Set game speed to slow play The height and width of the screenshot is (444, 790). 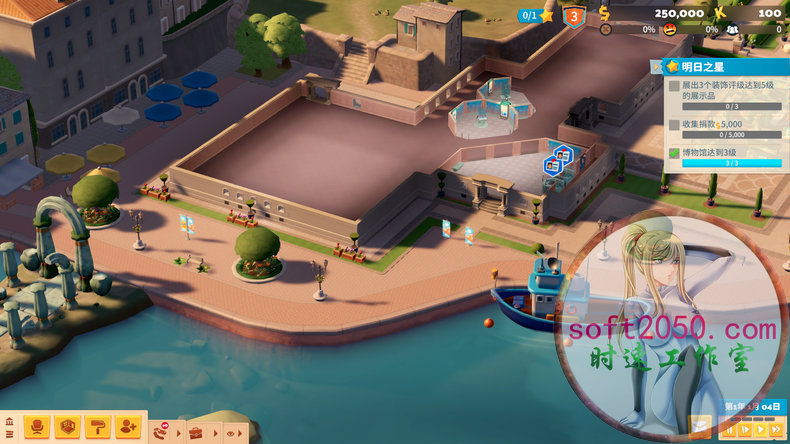point(746,430)
